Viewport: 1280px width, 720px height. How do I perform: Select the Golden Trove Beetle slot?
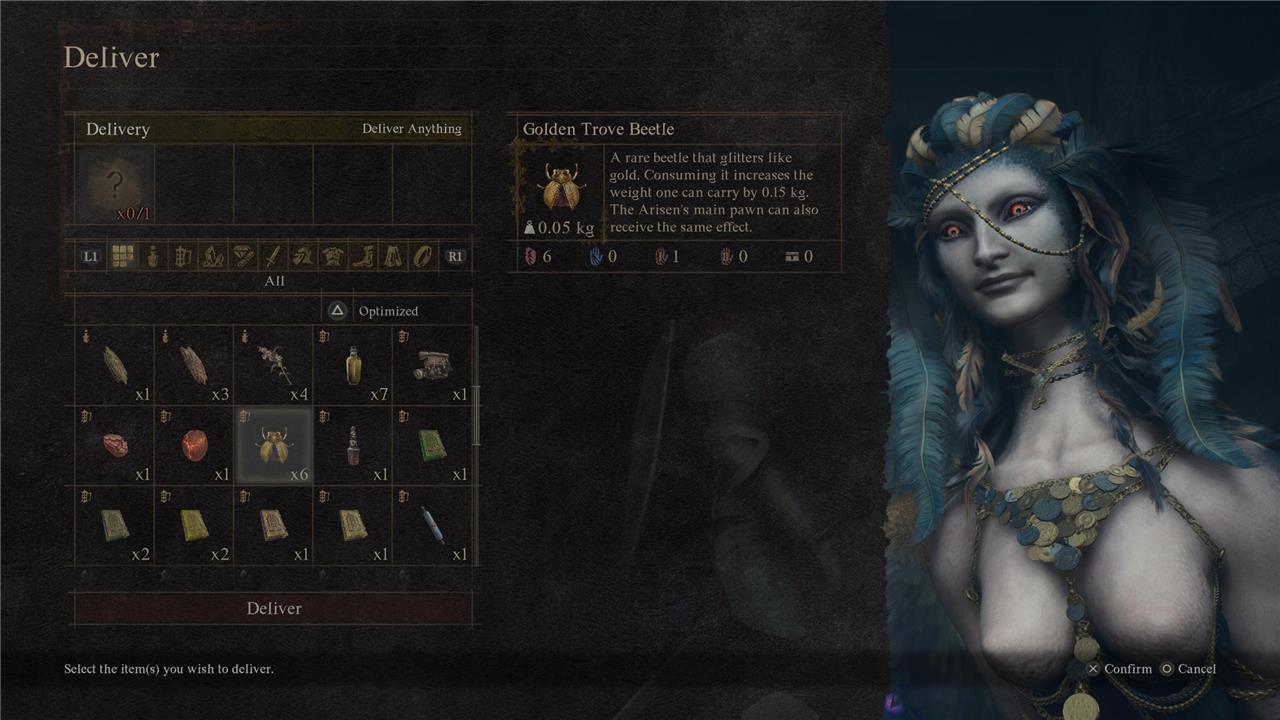tap(273, 445)
